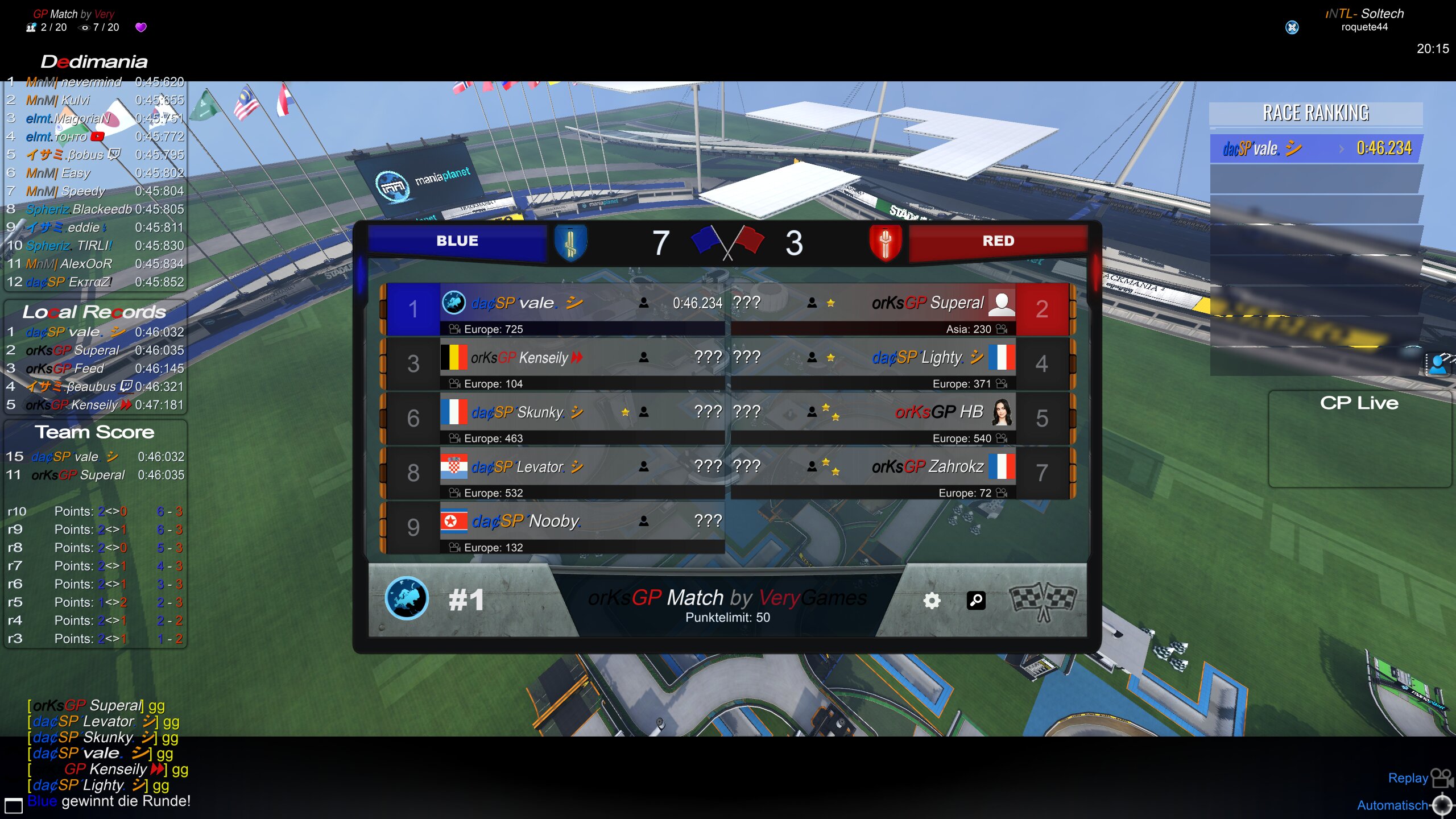Viewport: 1456px width, 819px height.
Task: Click the purple heart favorite icon
Action: point(141,27)
